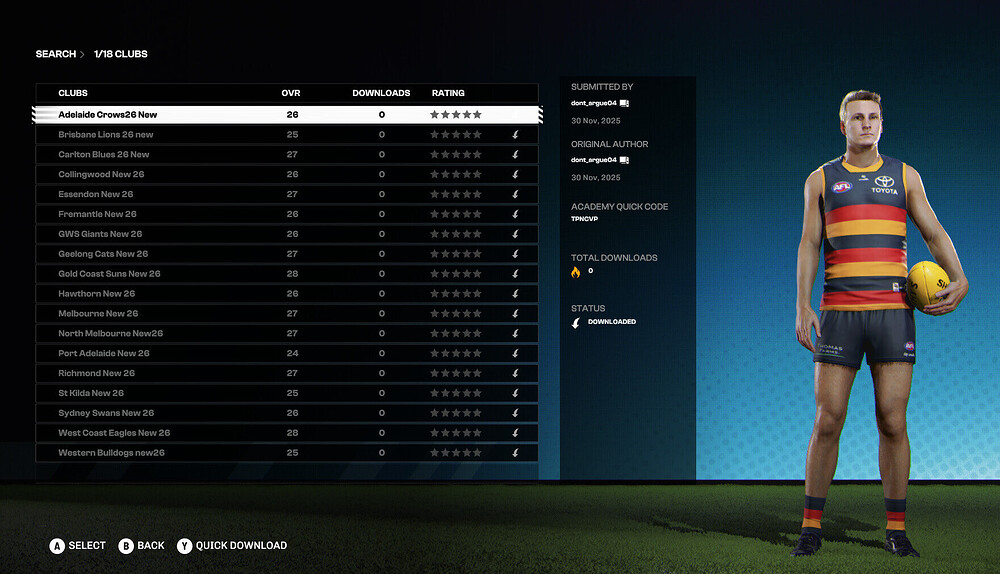Choose Melbourne New 26 club
This screenshot has height=574, width=1000.
pyautogui.click(x=98, y=314)
